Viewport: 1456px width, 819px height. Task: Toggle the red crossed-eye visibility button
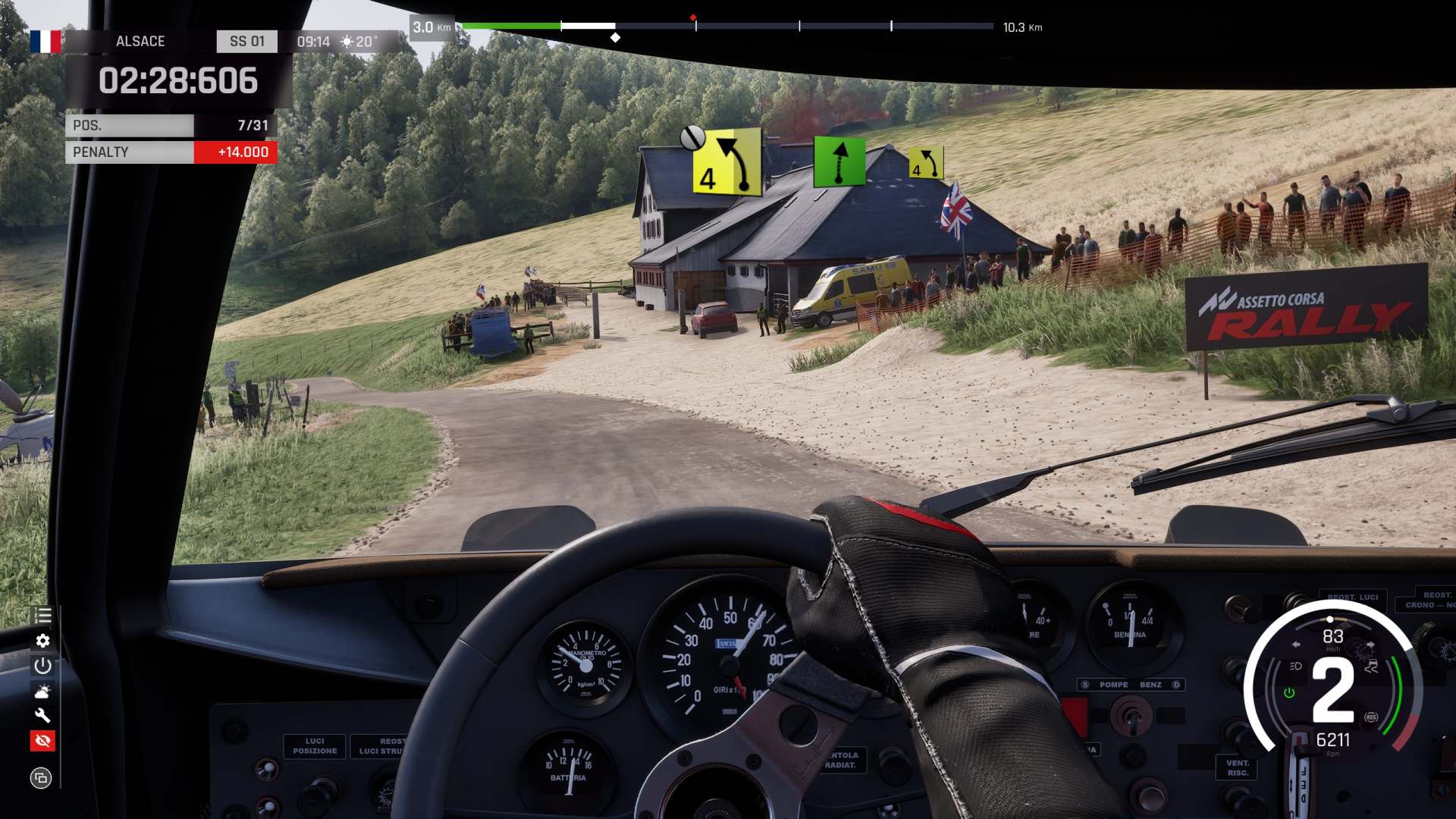(x=42, y=741)
